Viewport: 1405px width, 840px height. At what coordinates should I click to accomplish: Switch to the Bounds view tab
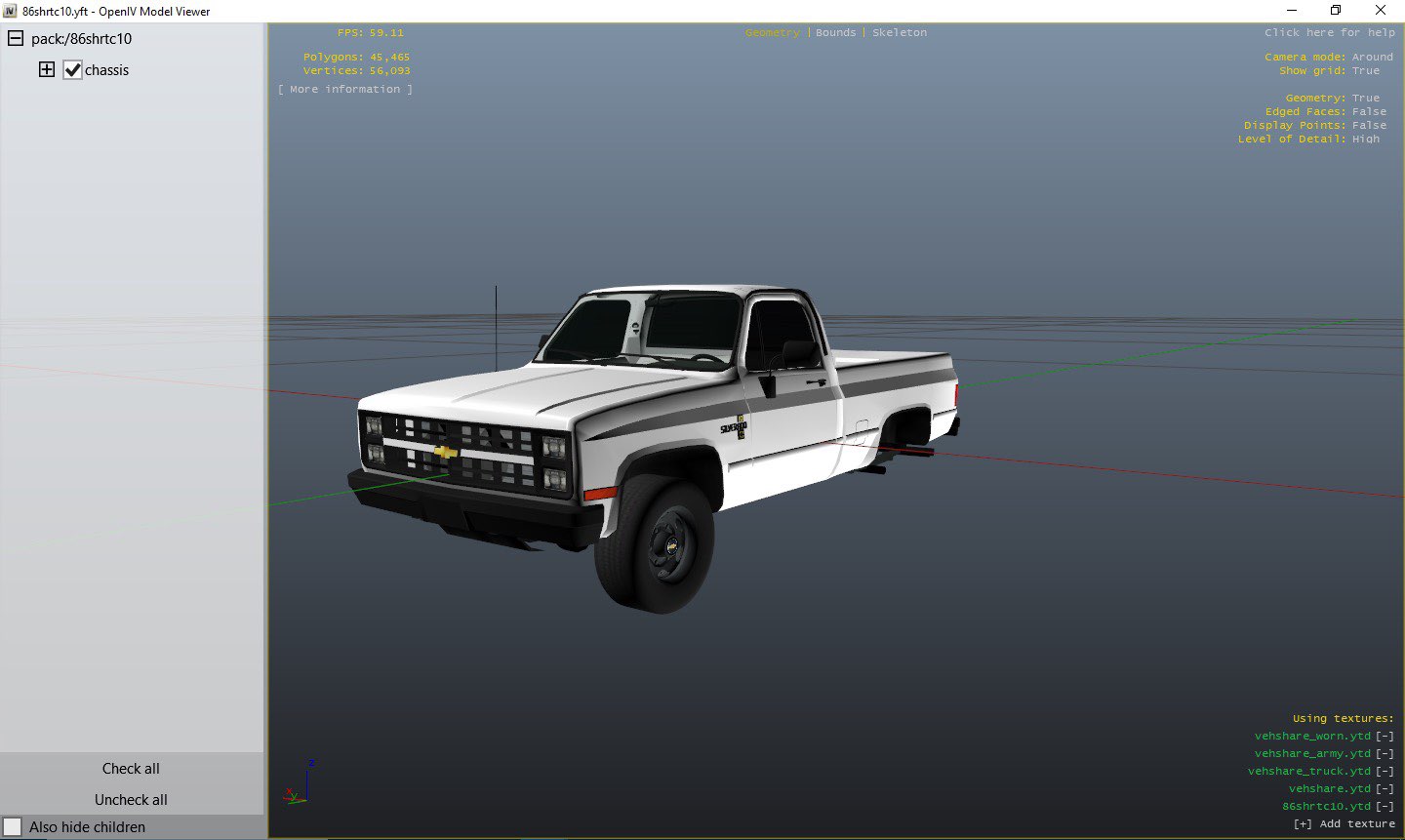tap(835, 32)
